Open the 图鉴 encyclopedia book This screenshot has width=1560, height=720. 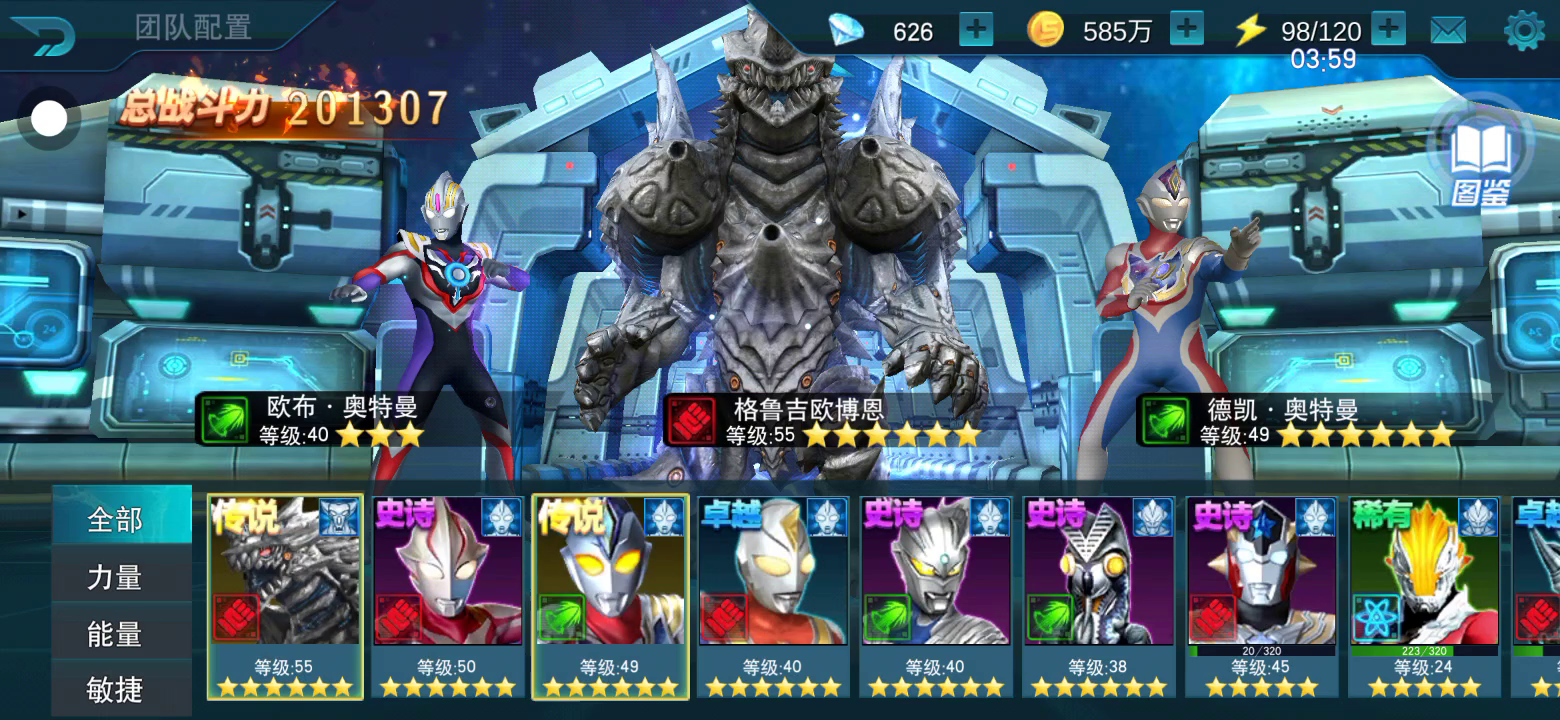[x=1481, y=160]
